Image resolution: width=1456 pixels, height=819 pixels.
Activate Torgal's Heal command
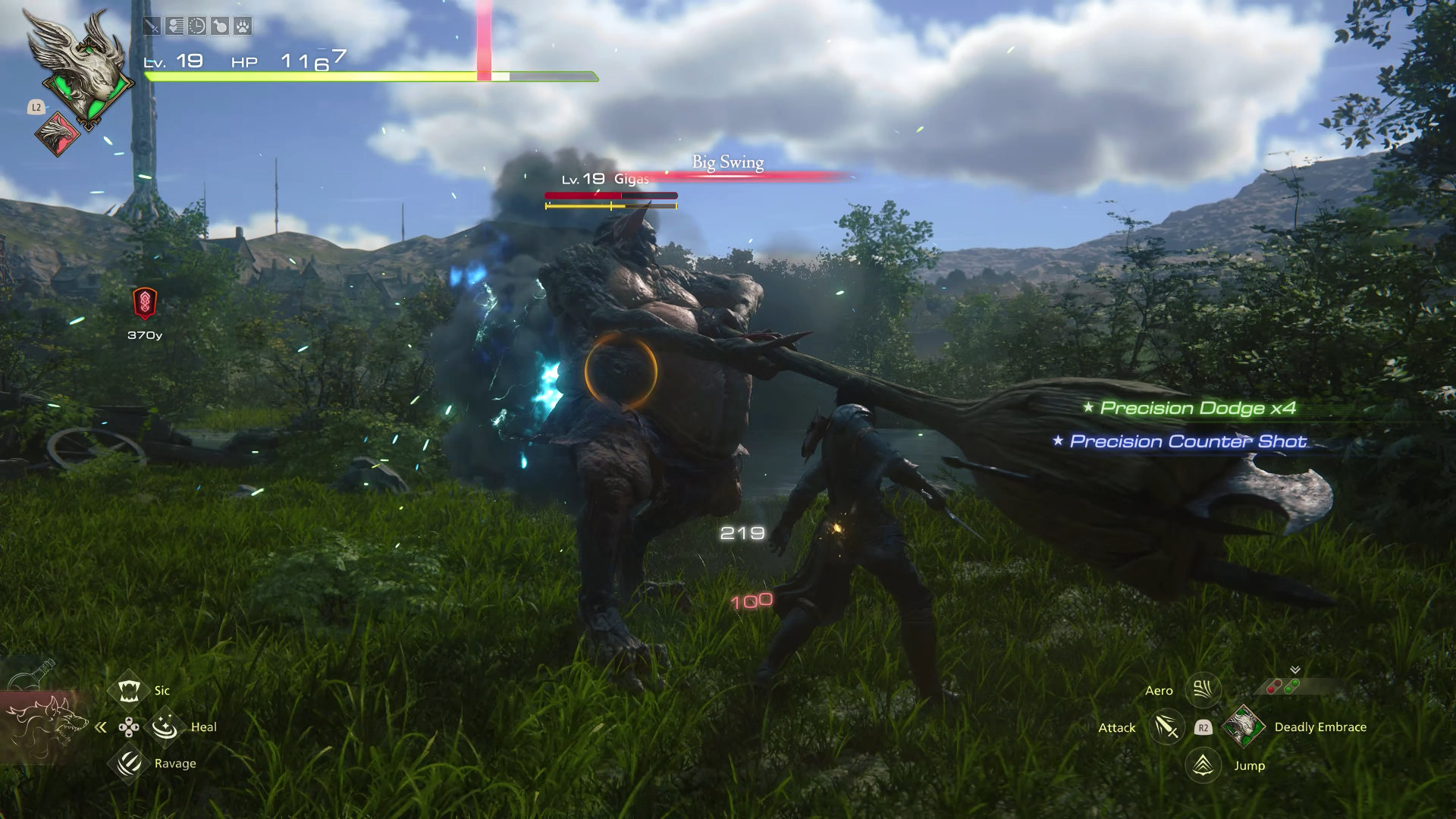[165, 727]
